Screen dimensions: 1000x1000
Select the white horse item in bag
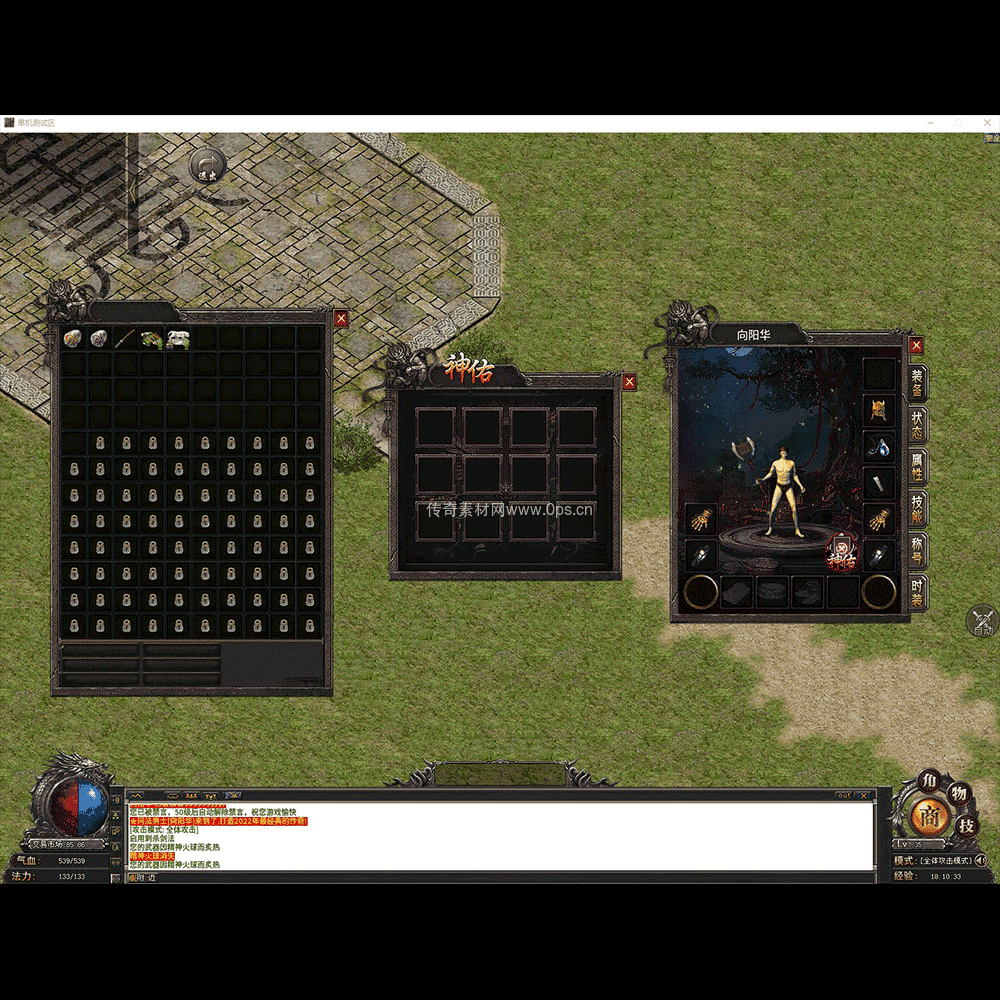[x=178, y=339]
